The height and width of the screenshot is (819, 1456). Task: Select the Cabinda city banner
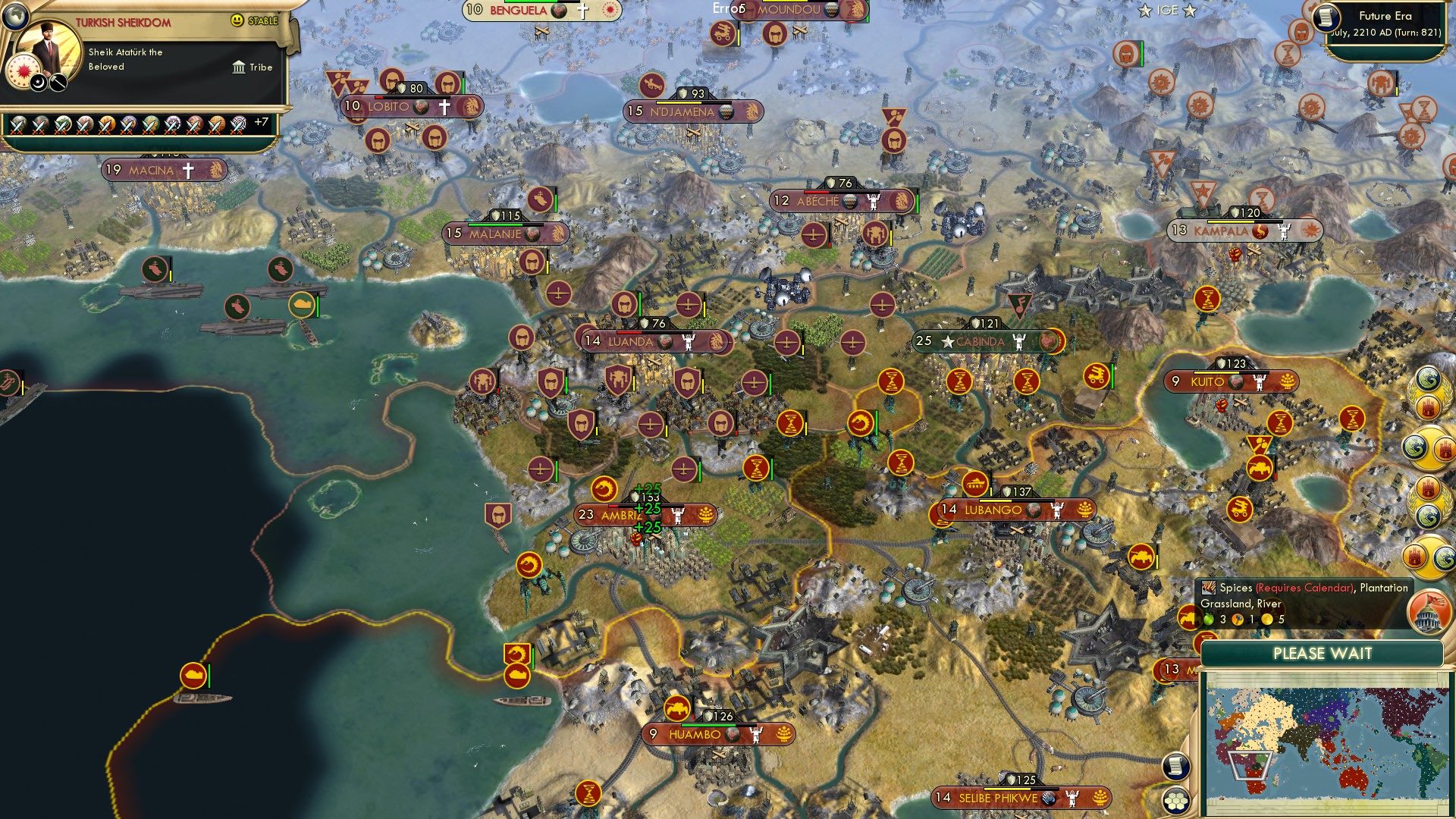click(x=982, y=342)
